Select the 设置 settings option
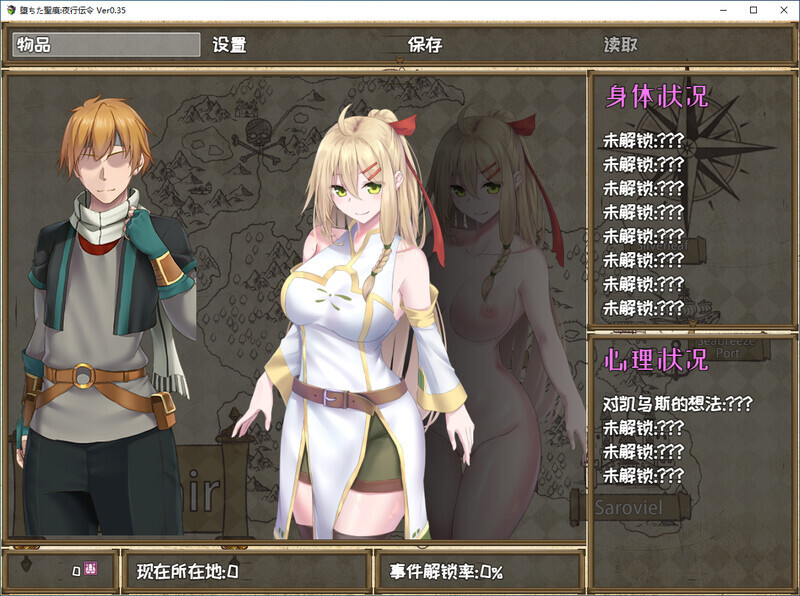This screenshot has height=596, width=800. pos(230,45)
